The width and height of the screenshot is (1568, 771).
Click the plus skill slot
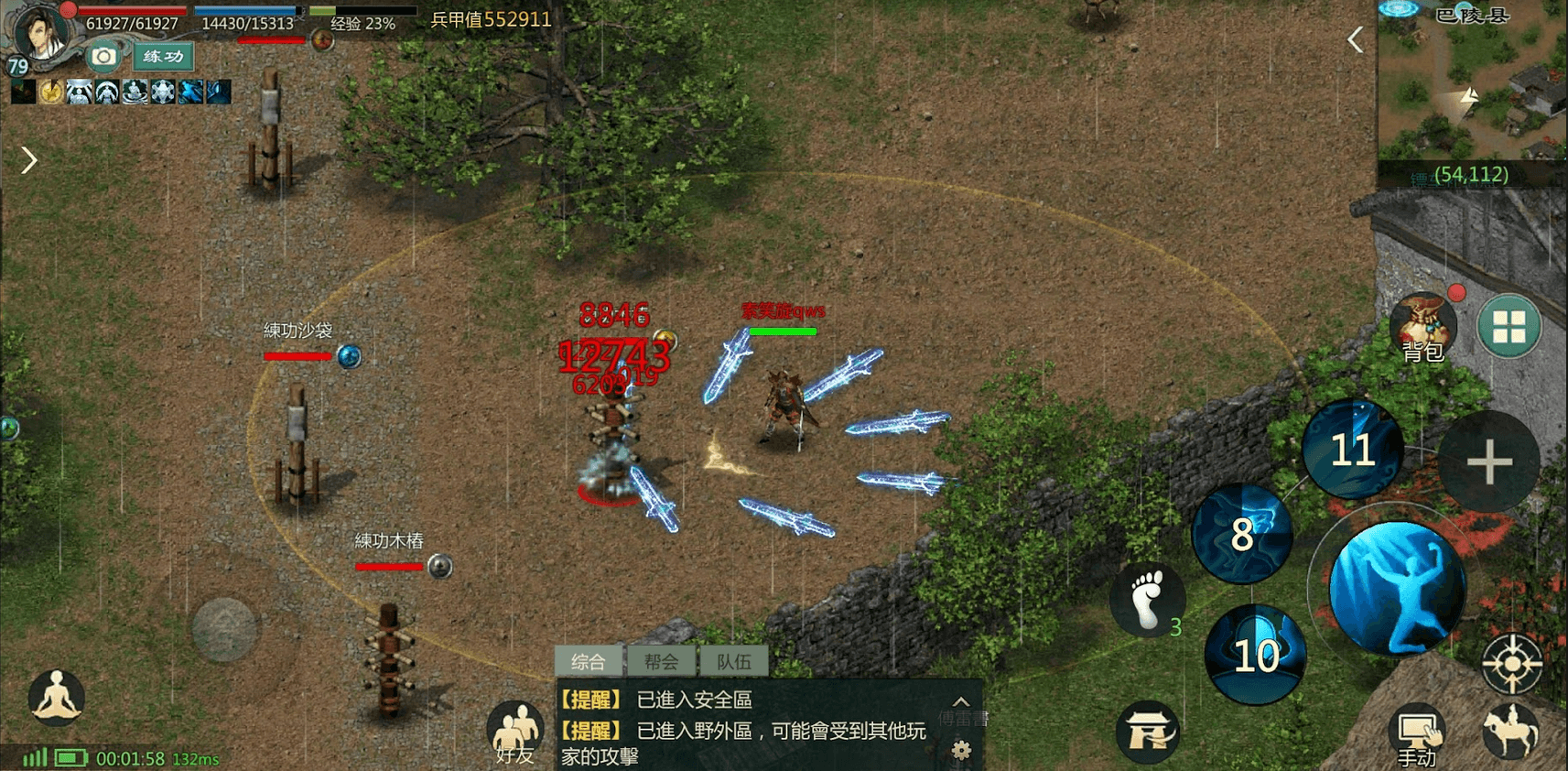pos(1489,462)
